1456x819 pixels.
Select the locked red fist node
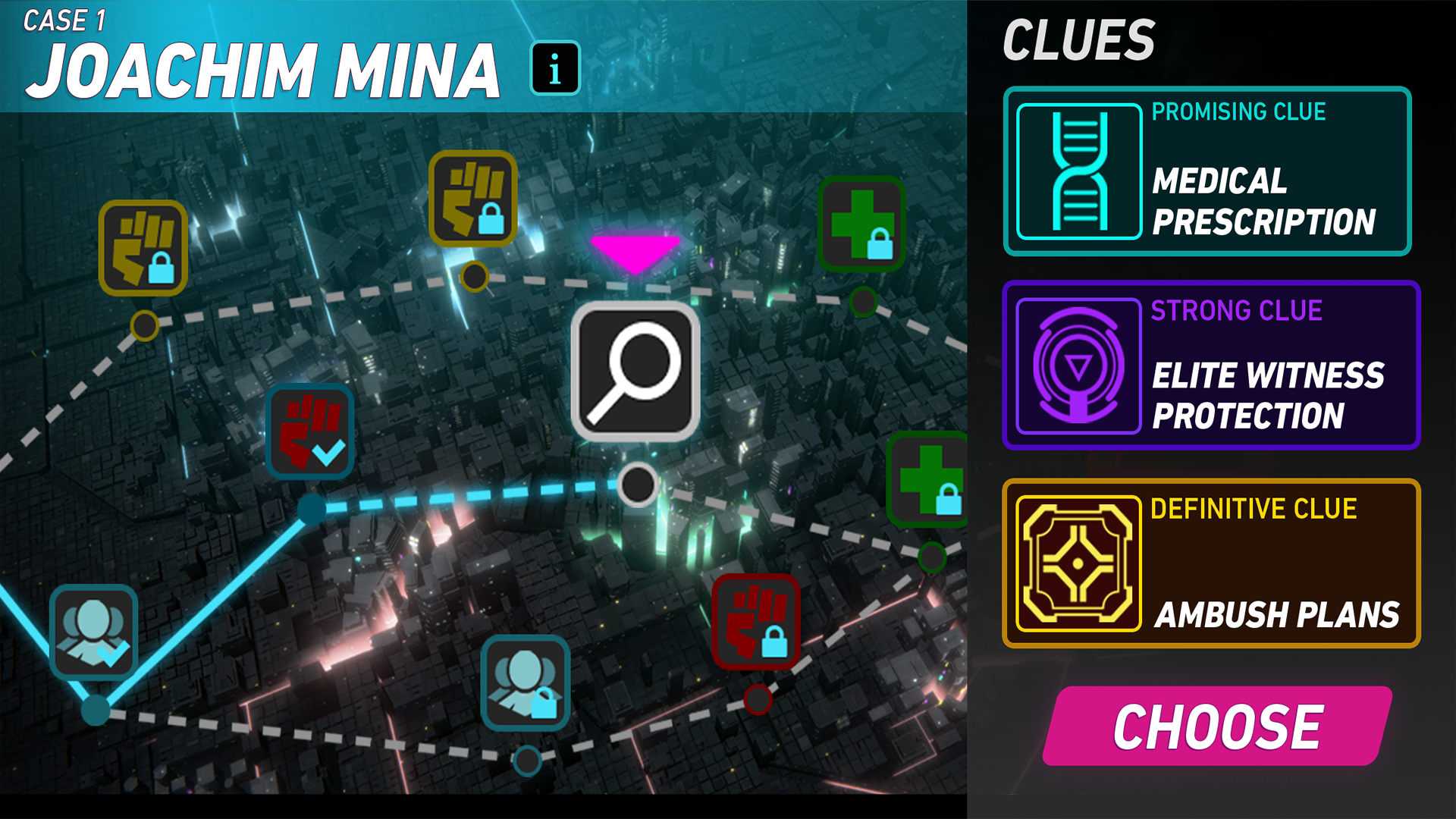coord(756,621)
